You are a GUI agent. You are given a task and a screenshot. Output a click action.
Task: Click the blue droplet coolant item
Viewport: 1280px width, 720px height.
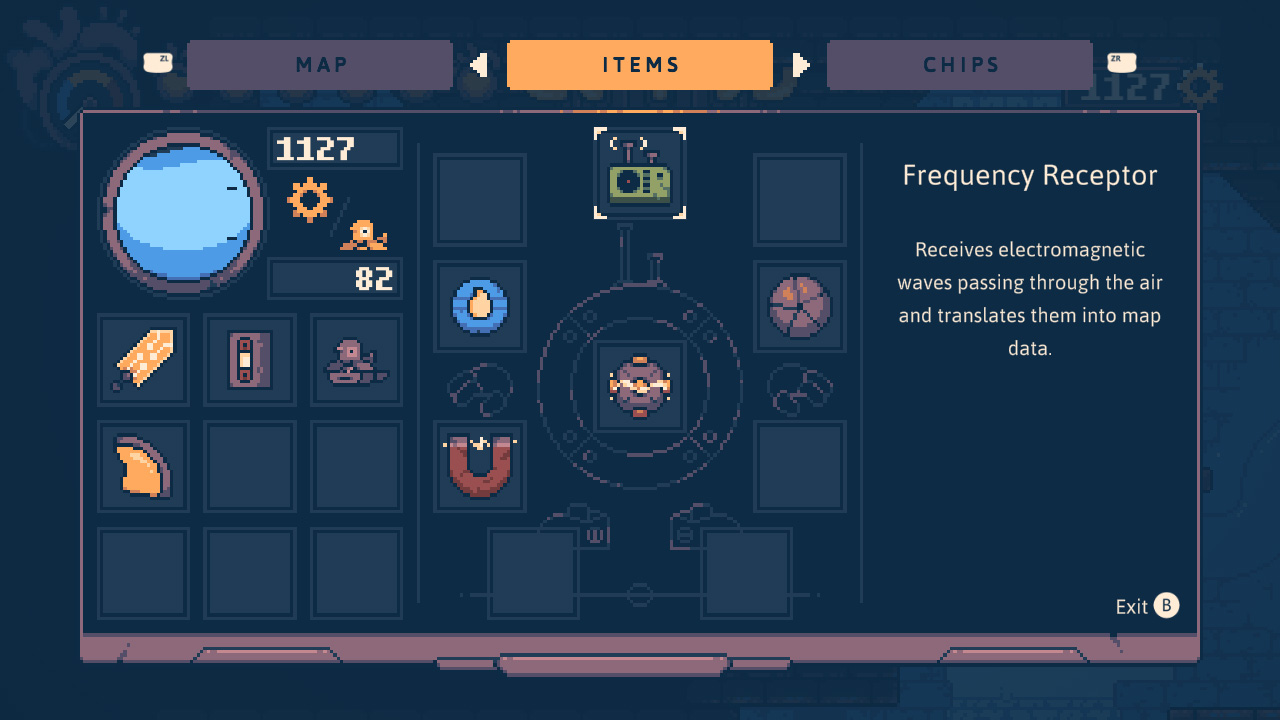click(x=479, y=307)
